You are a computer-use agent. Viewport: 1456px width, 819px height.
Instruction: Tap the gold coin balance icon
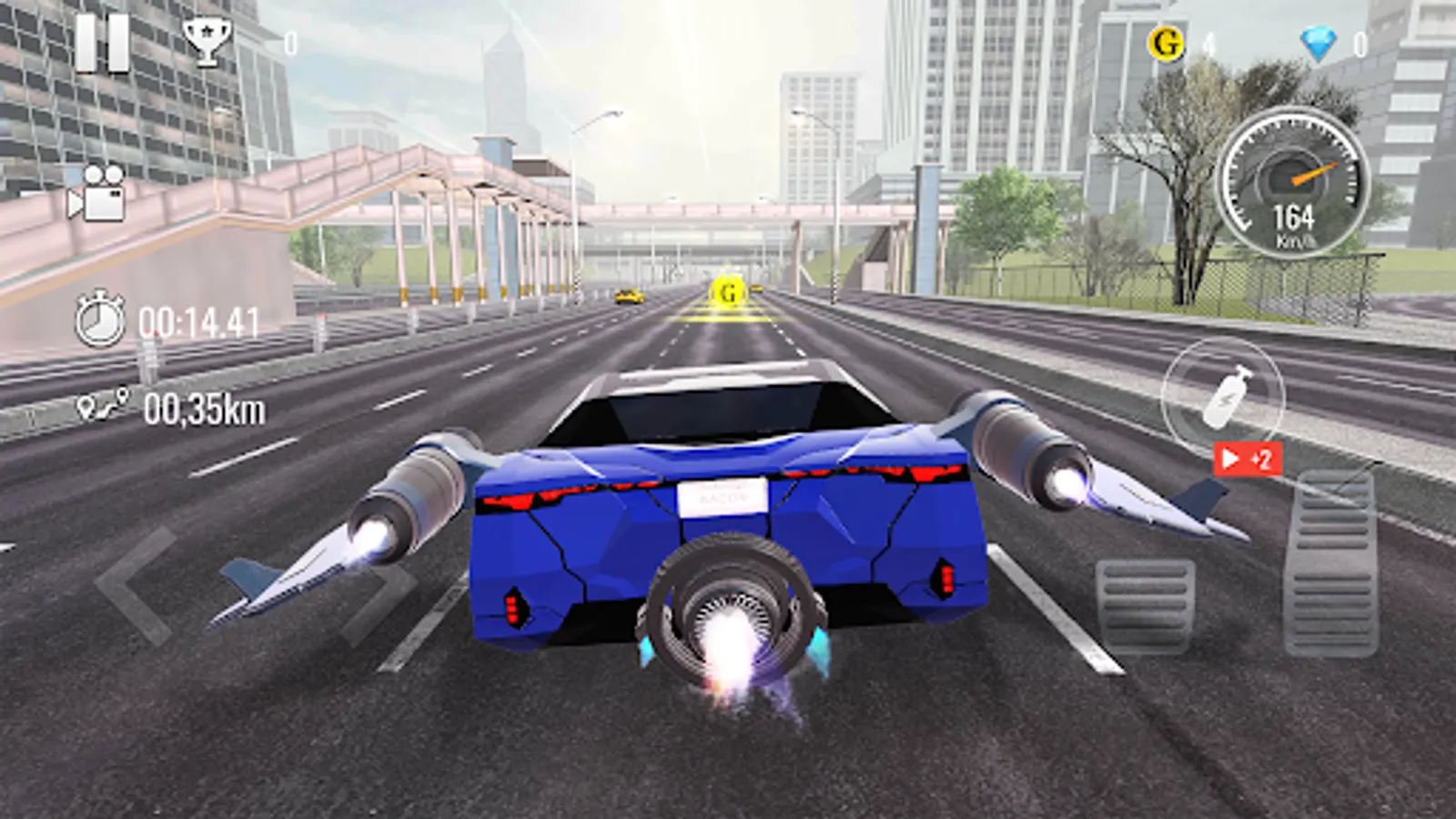[1166, 40]
